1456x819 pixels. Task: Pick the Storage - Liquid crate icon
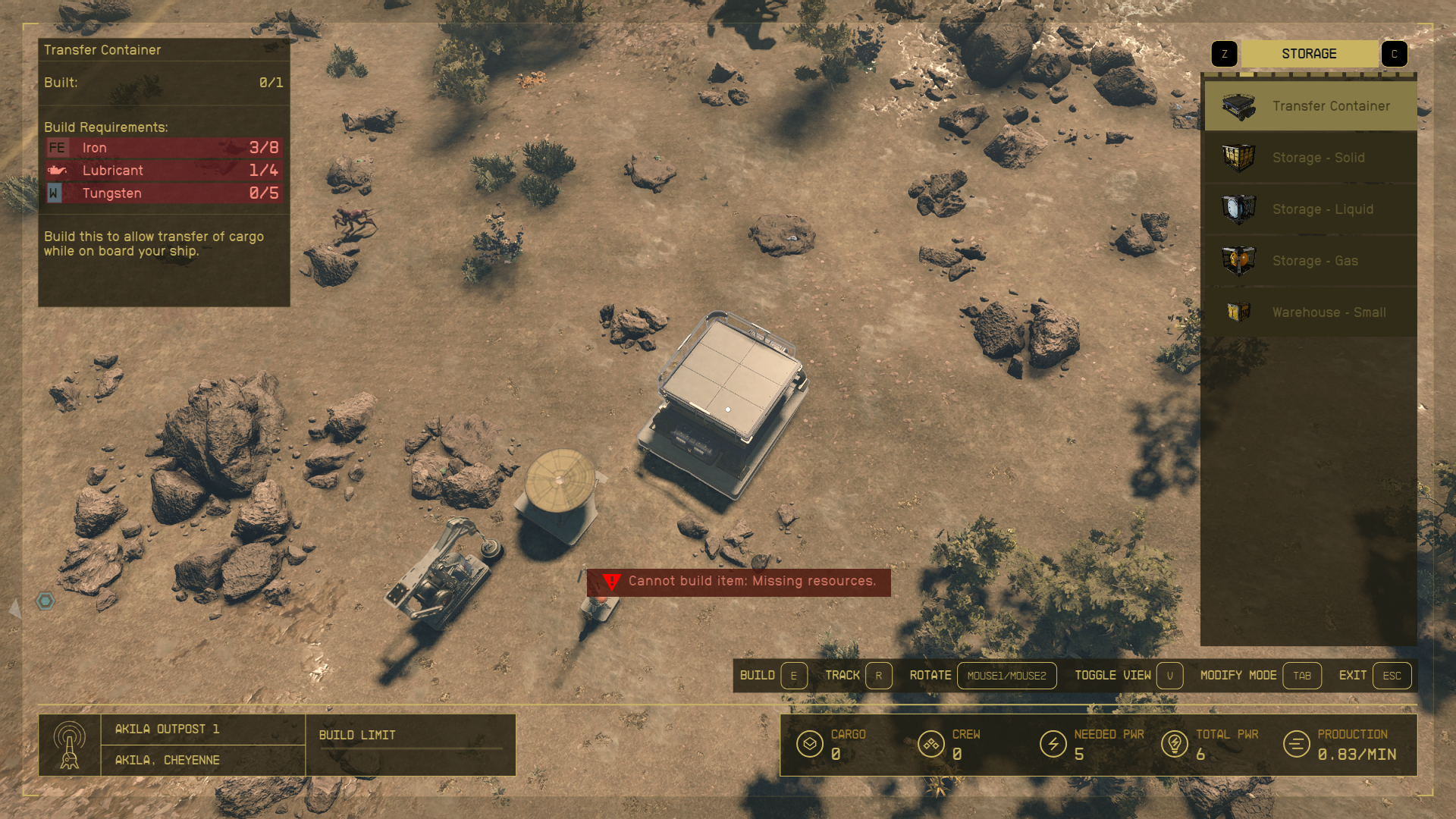1238,209
